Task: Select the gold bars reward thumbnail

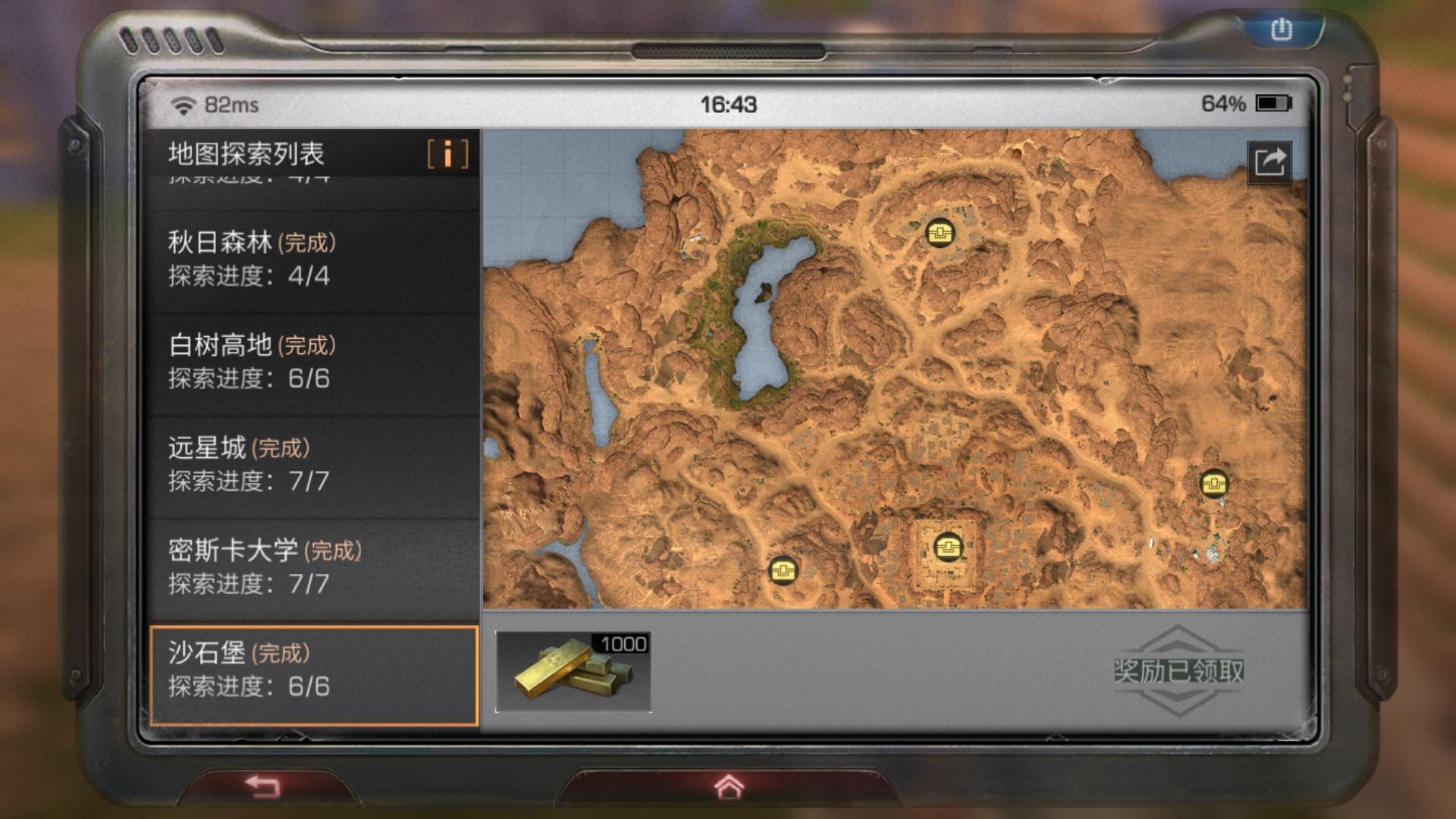Action: click(573, 672)
